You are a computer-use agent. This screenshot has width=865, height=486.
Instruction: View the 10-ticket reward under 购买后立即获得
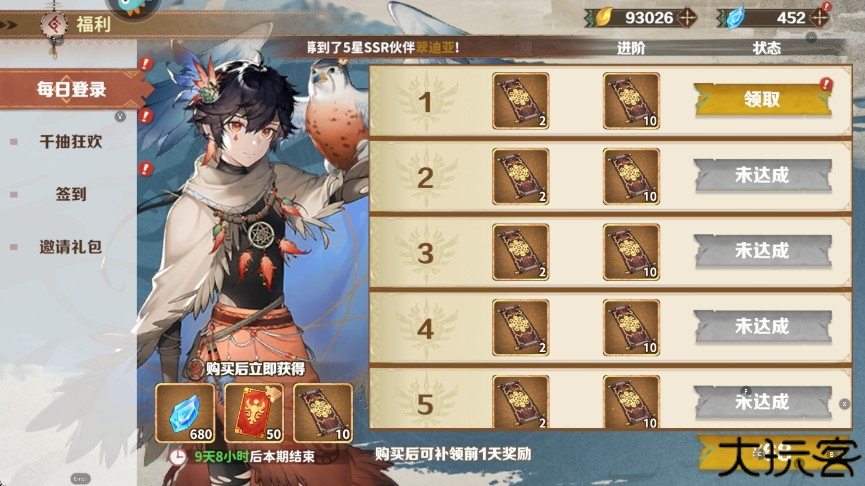click(x=323, y=412)
